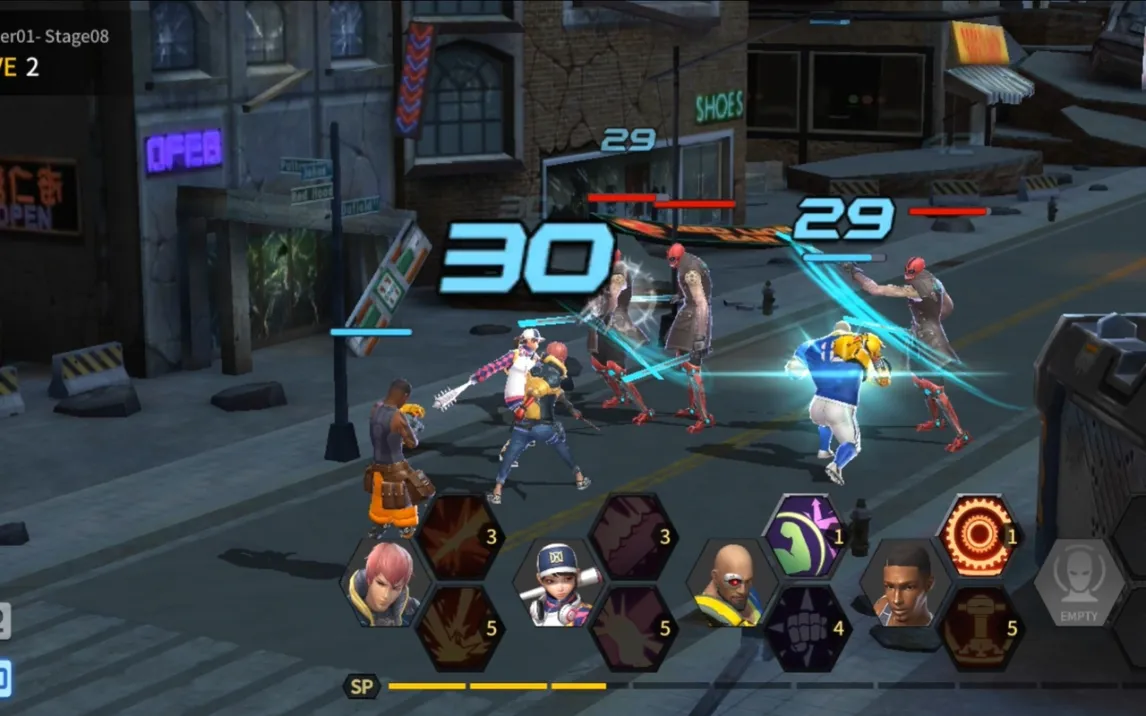
Task: Select the baseball cap girl portrait
Action: [x=558, y=584]
